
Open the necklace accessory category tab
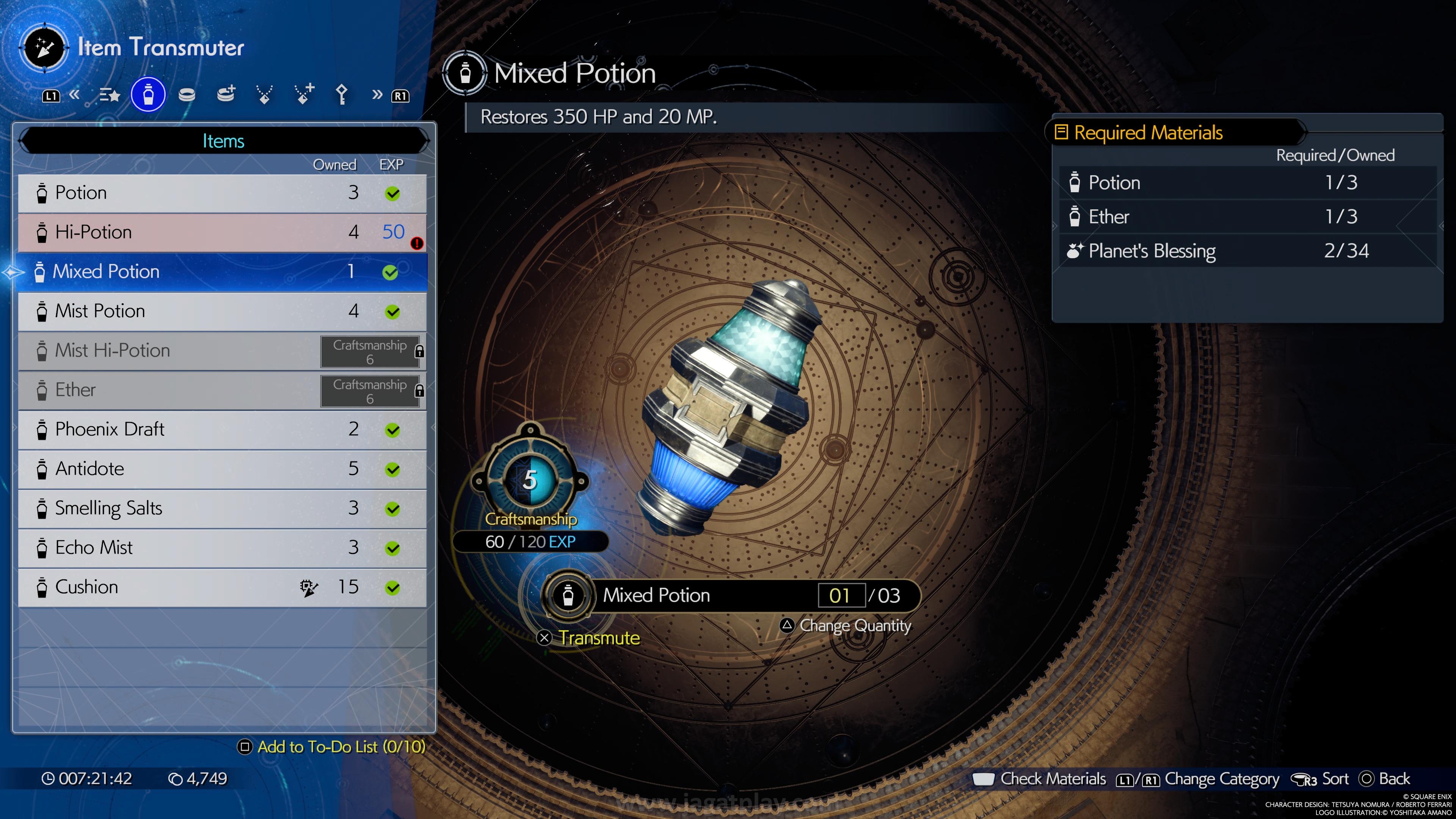click(264, 95)
